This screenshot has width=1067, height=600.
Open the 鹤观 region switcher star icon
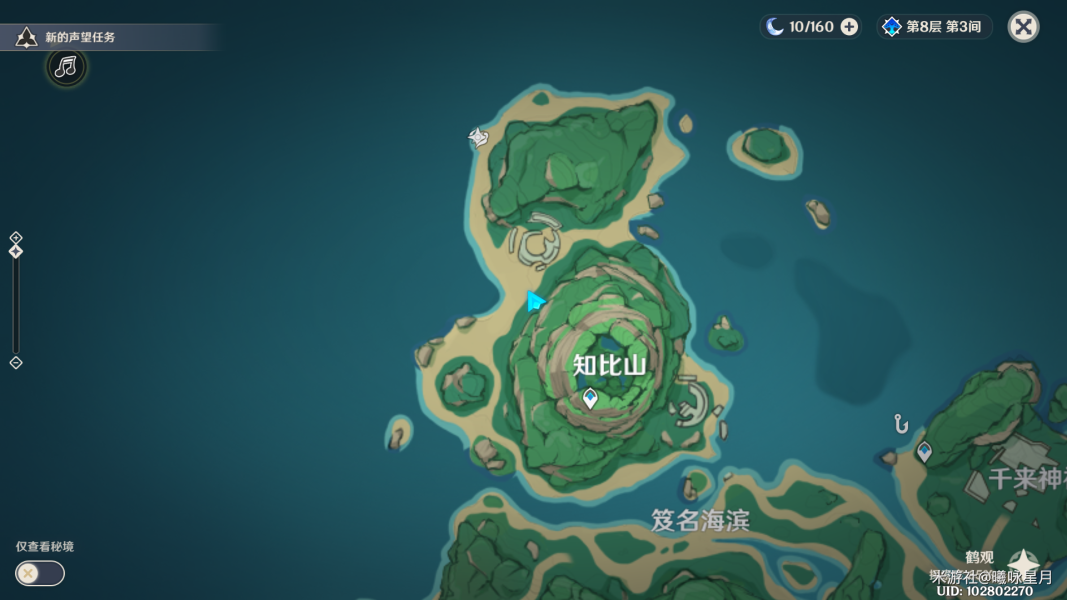pyautogui.click(x=1023, y=563)
